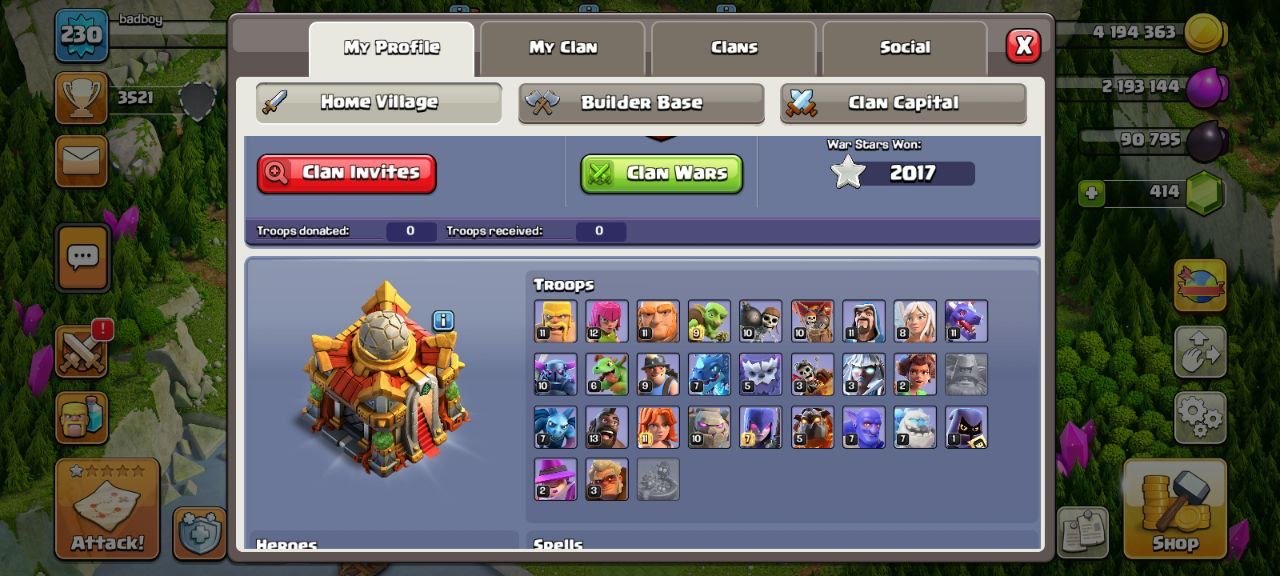Select the Home Village profile view
This screenshot has height=576, width=1280.
point(378,102)
